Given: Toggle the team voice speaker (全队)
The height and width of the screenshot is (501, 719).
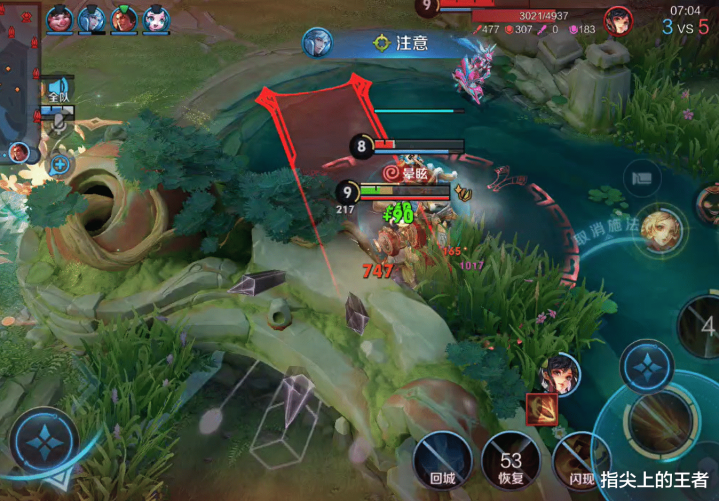Looking at the screenshot, I should 59,92.
